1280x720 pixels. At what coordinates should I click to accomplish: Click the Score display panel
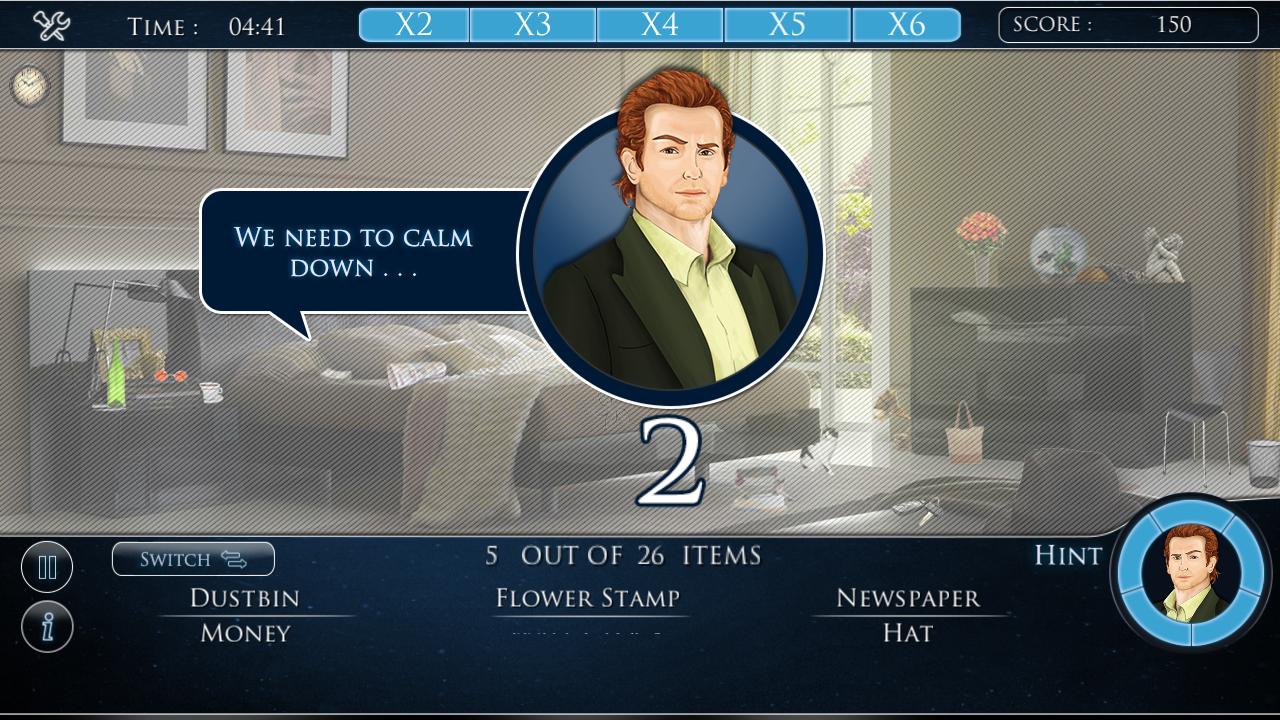point(1128,24)
